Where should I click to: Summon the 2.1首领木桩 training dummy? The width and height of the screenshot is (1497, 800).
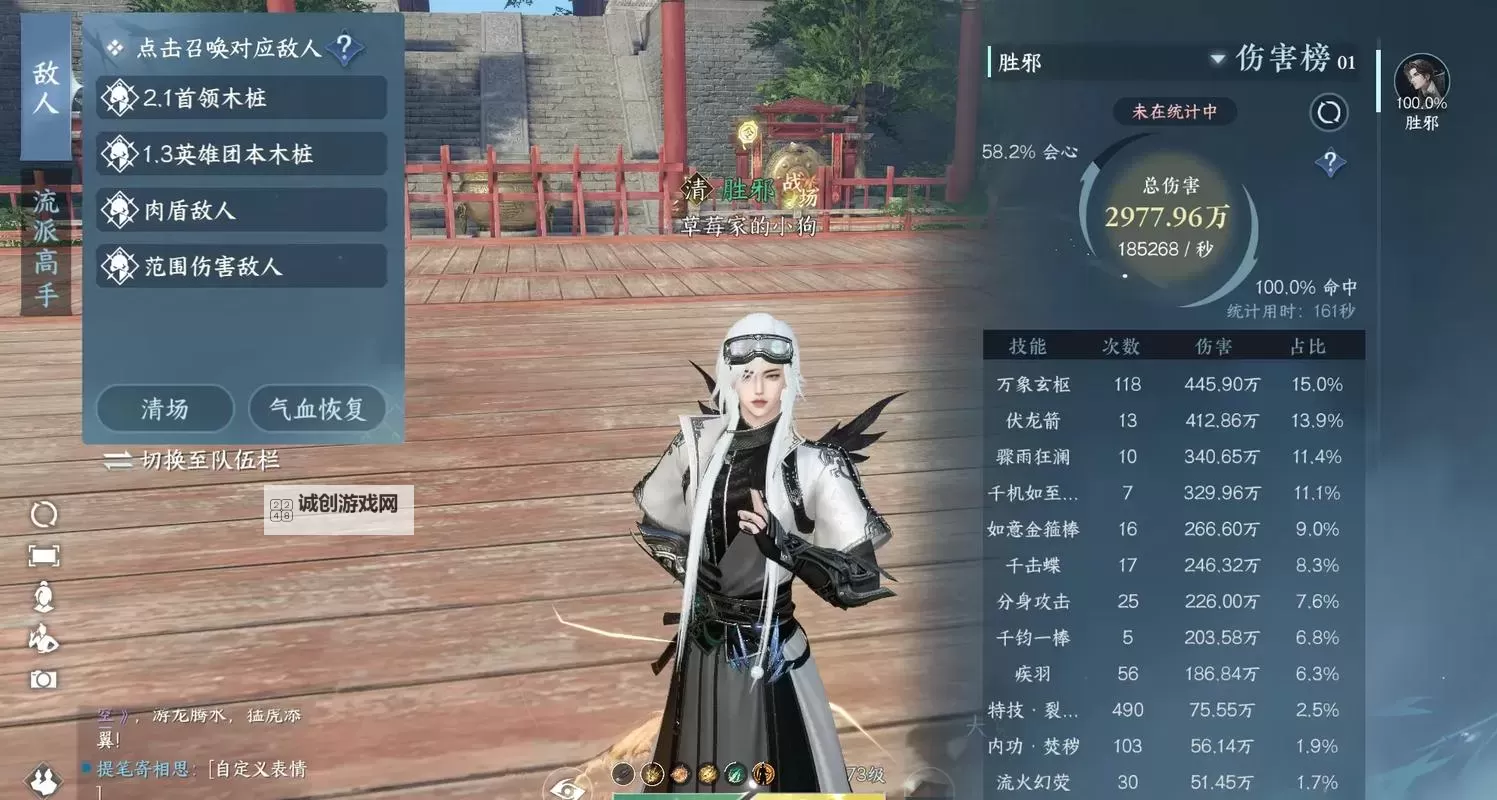(x=240, y=97)
